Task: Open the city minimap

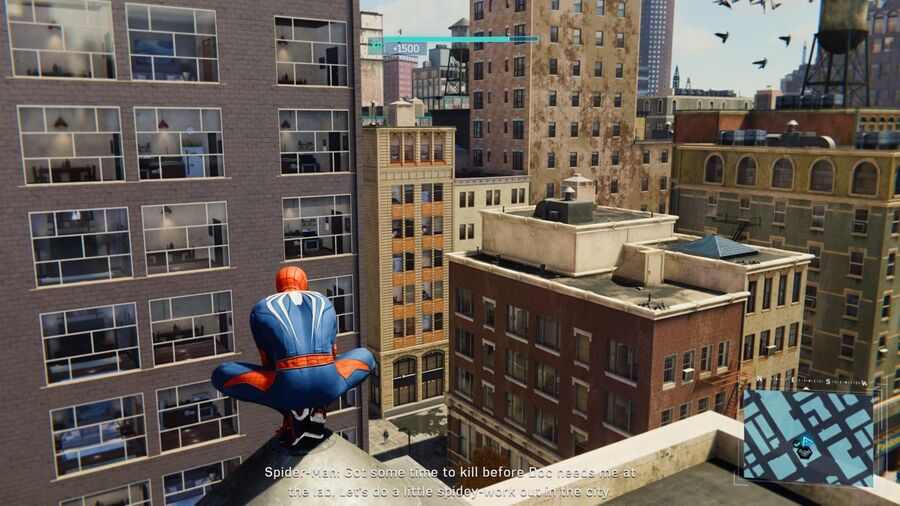Action: point(807,436)
